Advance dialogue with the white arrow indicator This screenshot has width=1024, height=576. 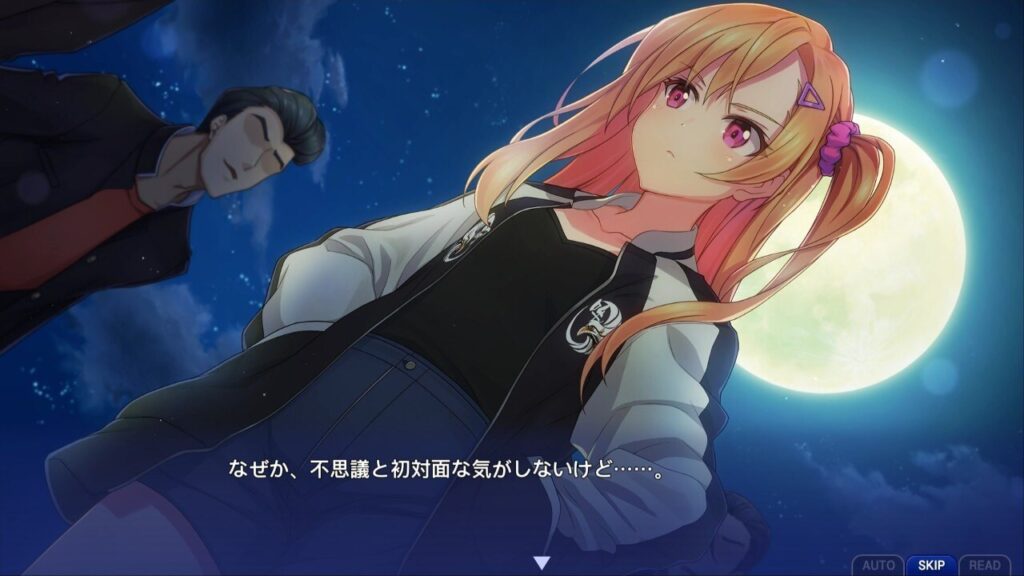541,564
